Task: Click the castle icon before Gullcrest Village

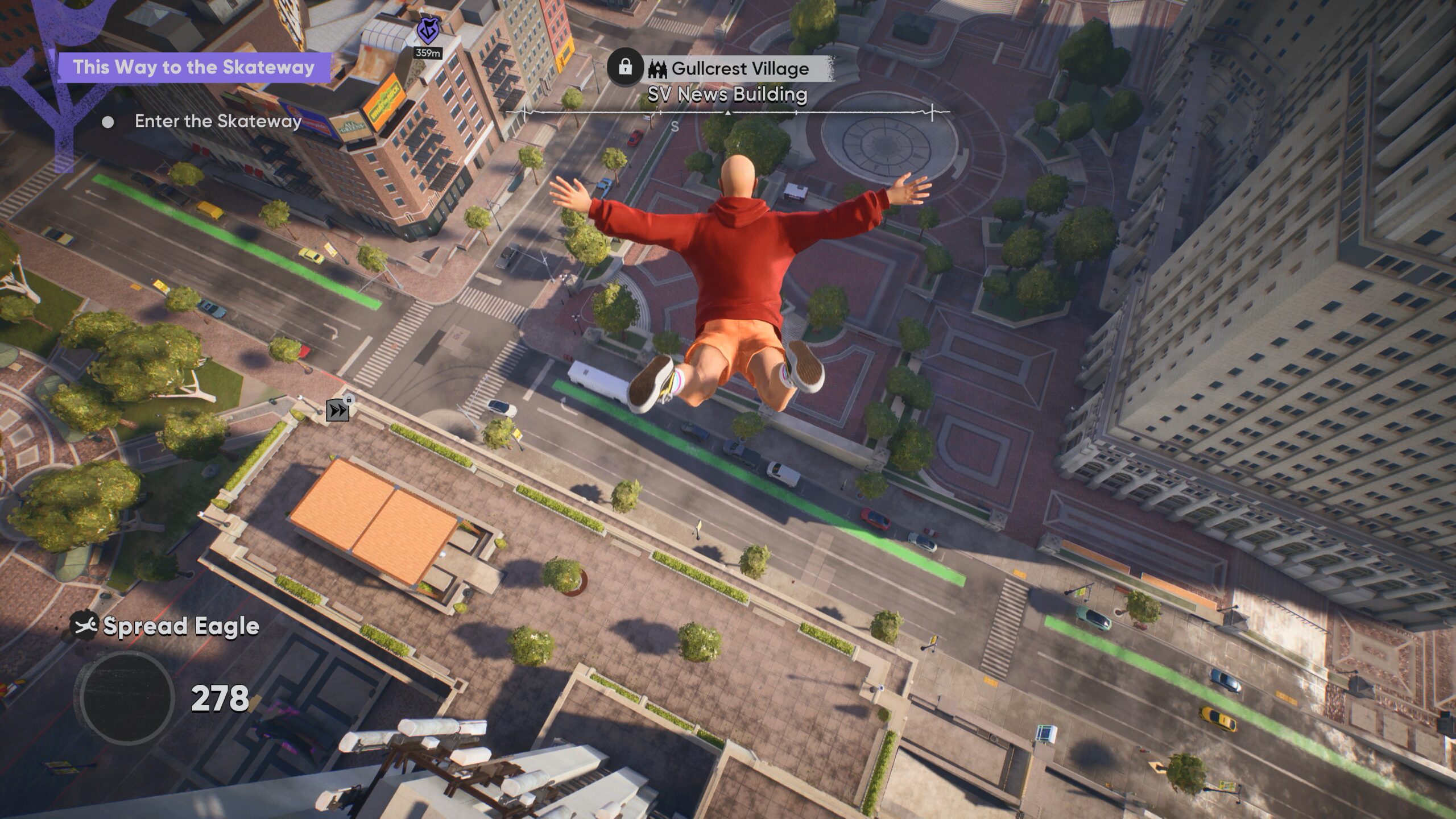Action: point(657,68)
